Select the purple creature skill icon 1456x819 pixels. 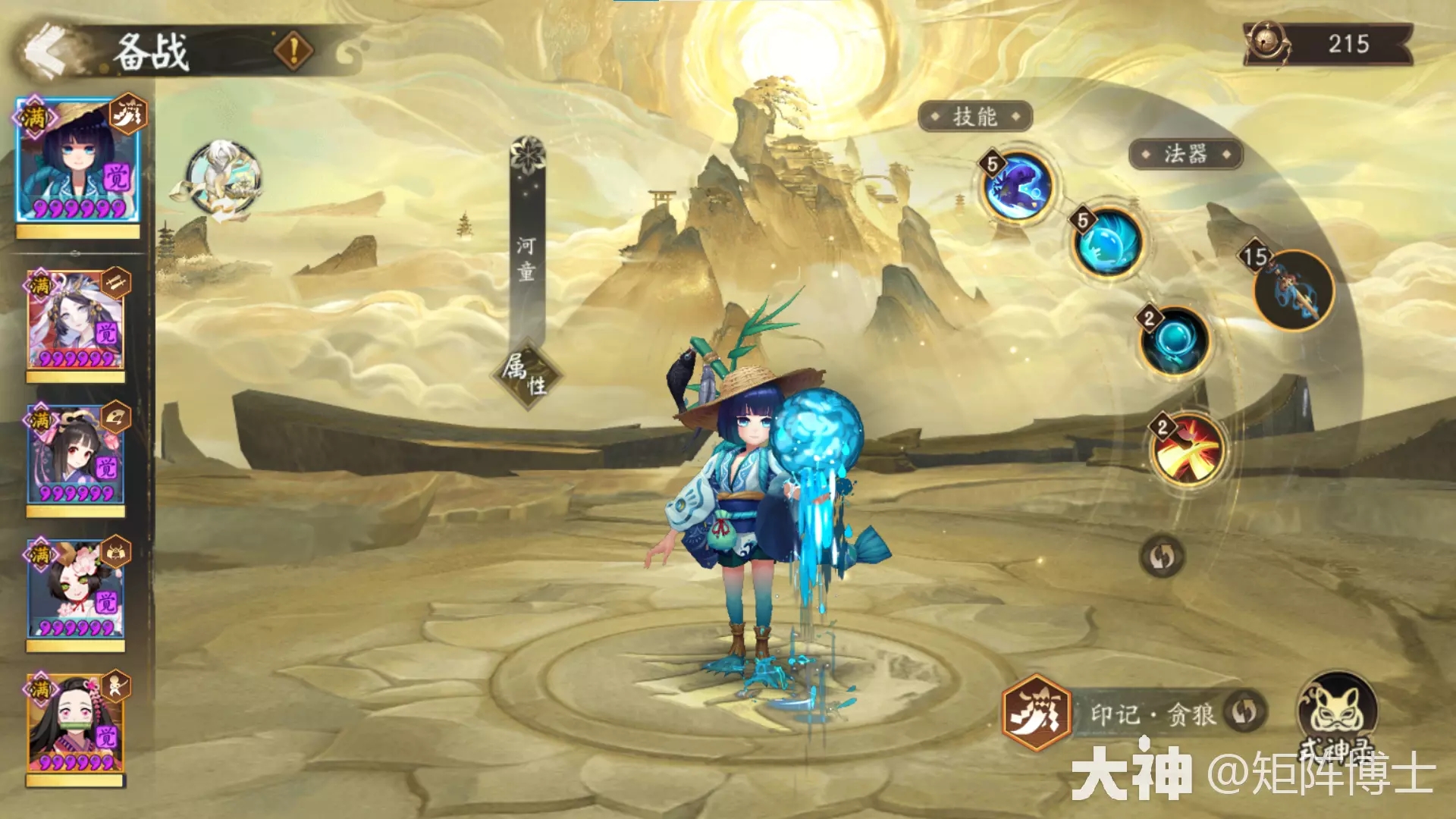click(x=1018, y=187)
